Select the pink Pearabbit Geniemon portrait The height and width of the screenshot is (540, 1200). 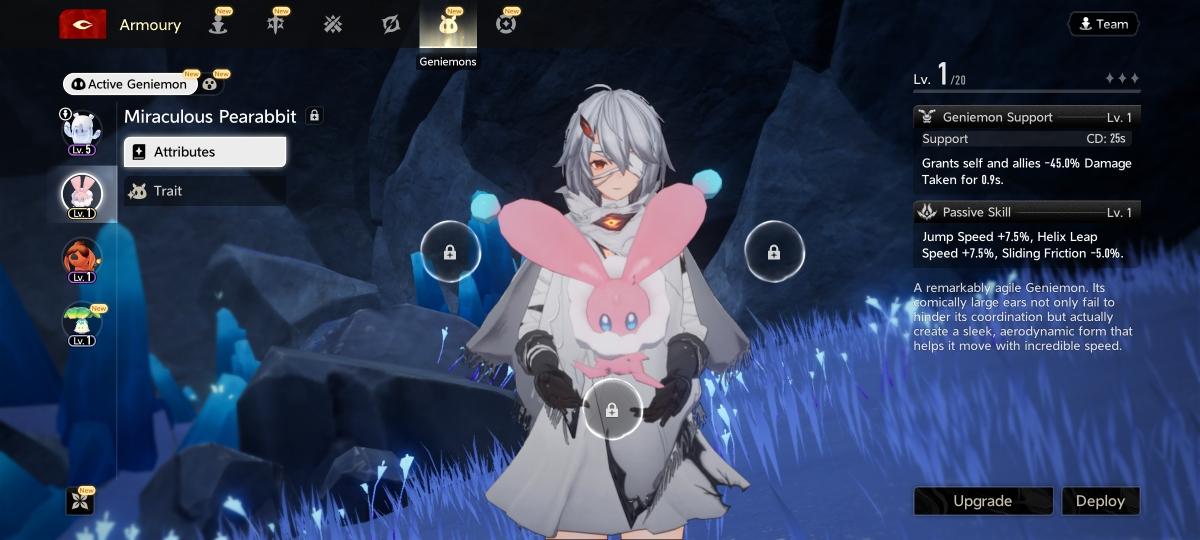[x=82, y=193]
